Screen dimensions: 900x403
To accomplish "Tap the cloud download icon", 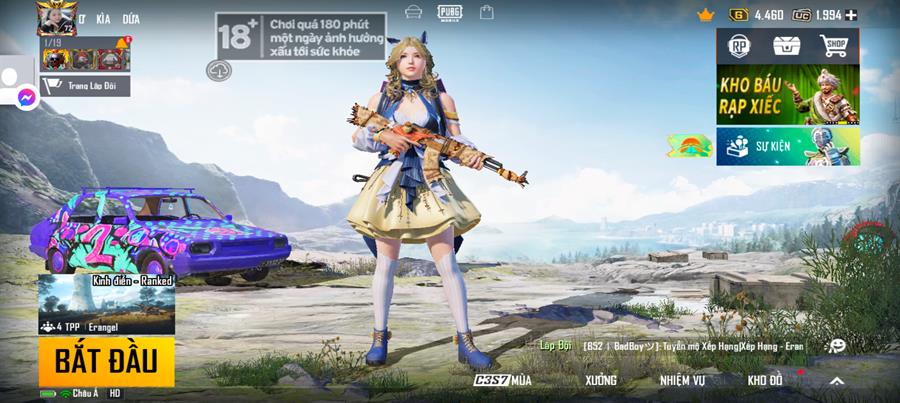I will coord(219,70).
